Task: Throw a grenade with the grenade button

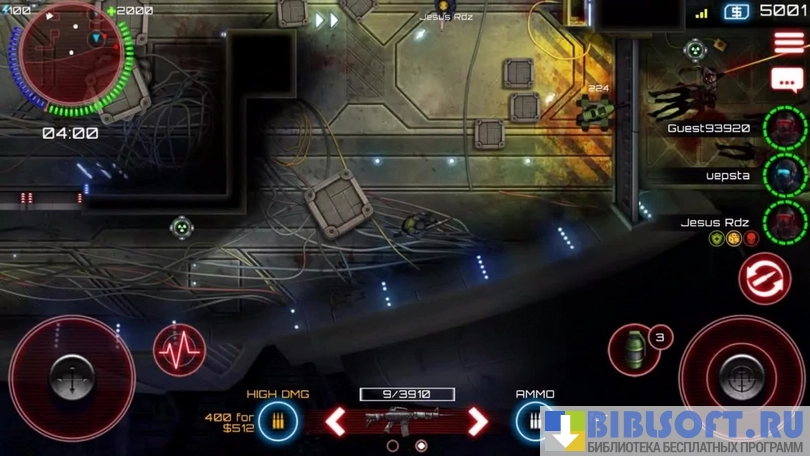Action: click(x=633, y=350)
